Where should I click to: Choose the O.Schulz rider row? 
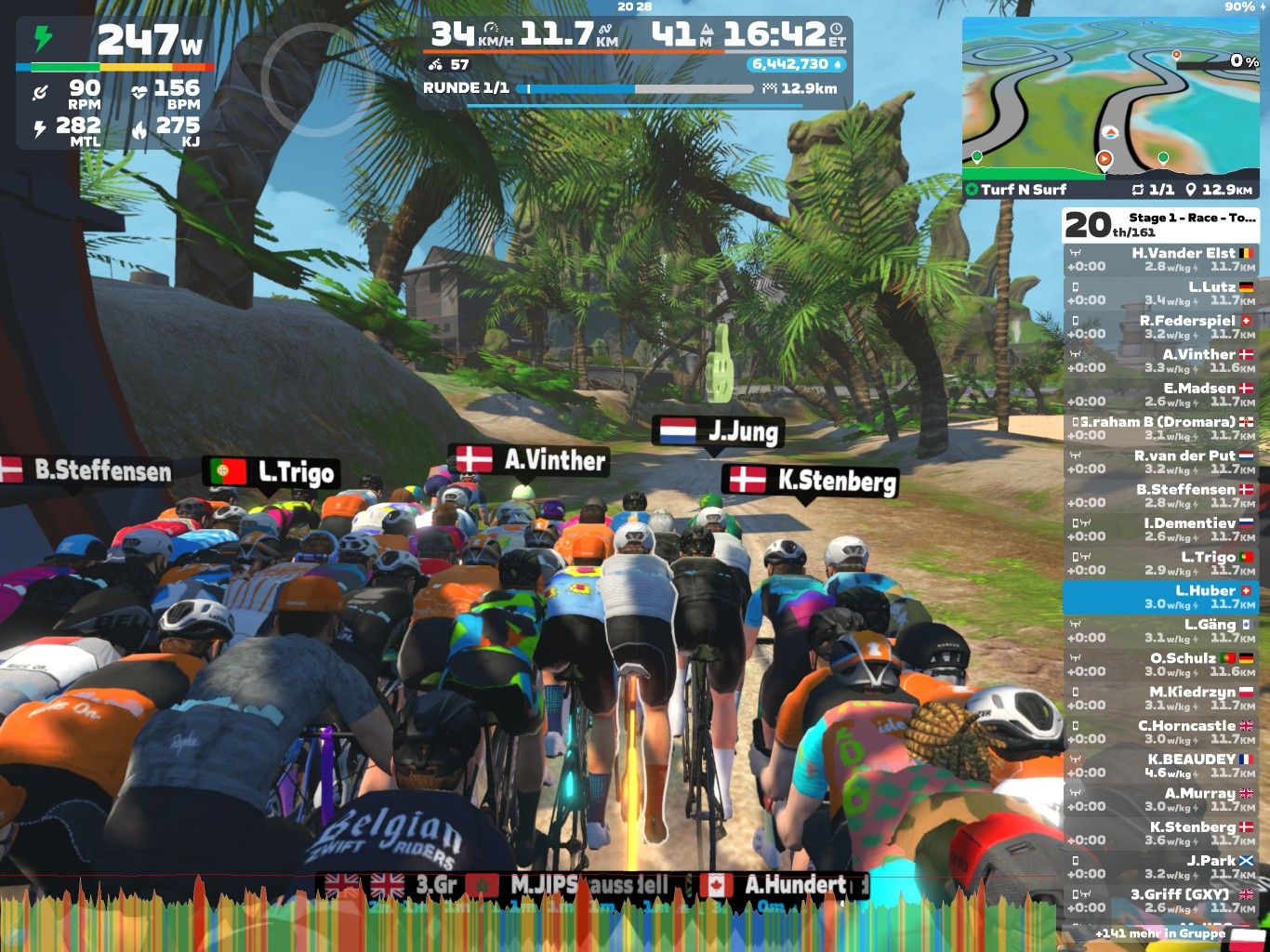1160,665
